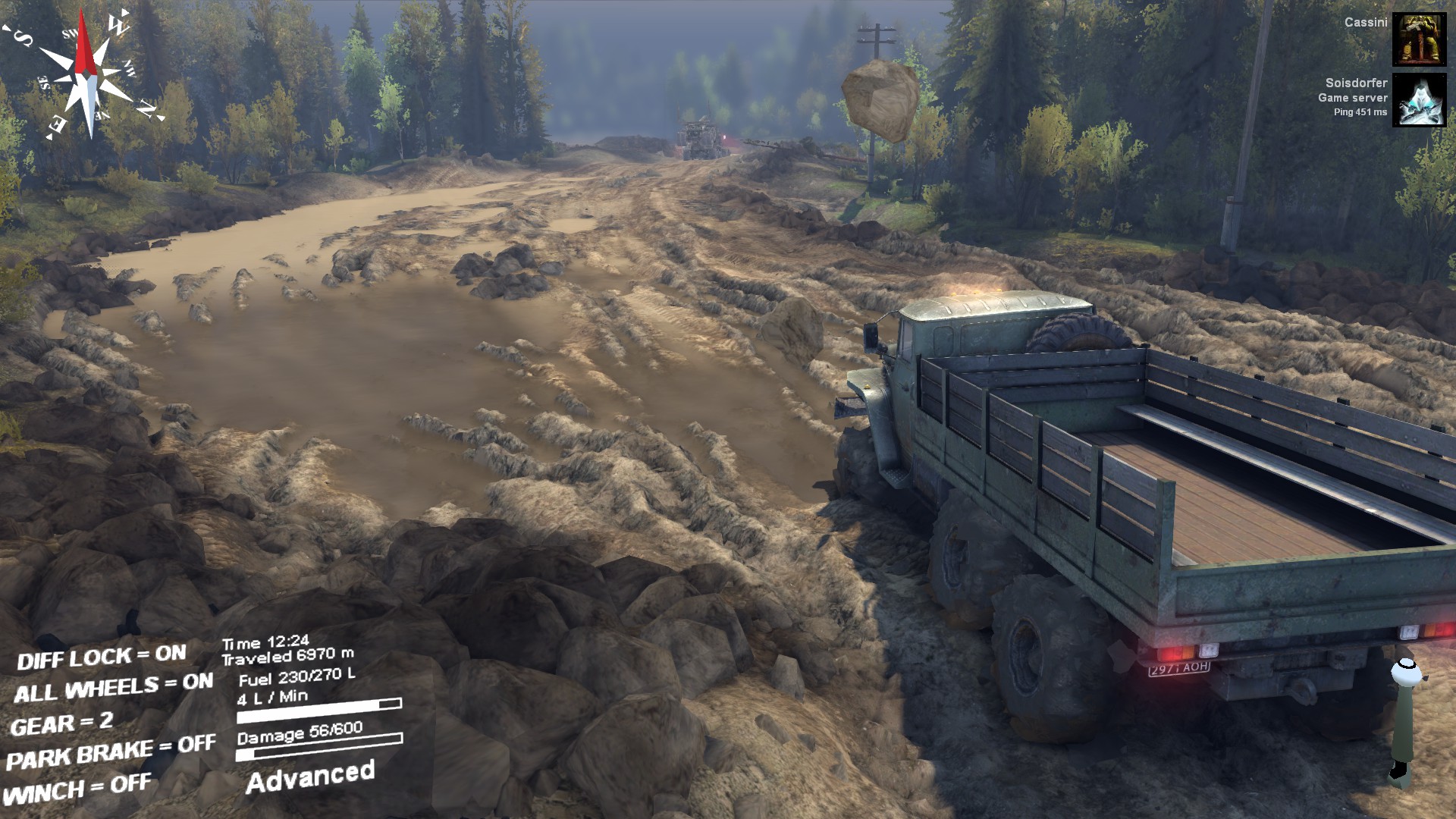Toggle the PARK BRAKE status
The image size is (1456, 819).
111,752
